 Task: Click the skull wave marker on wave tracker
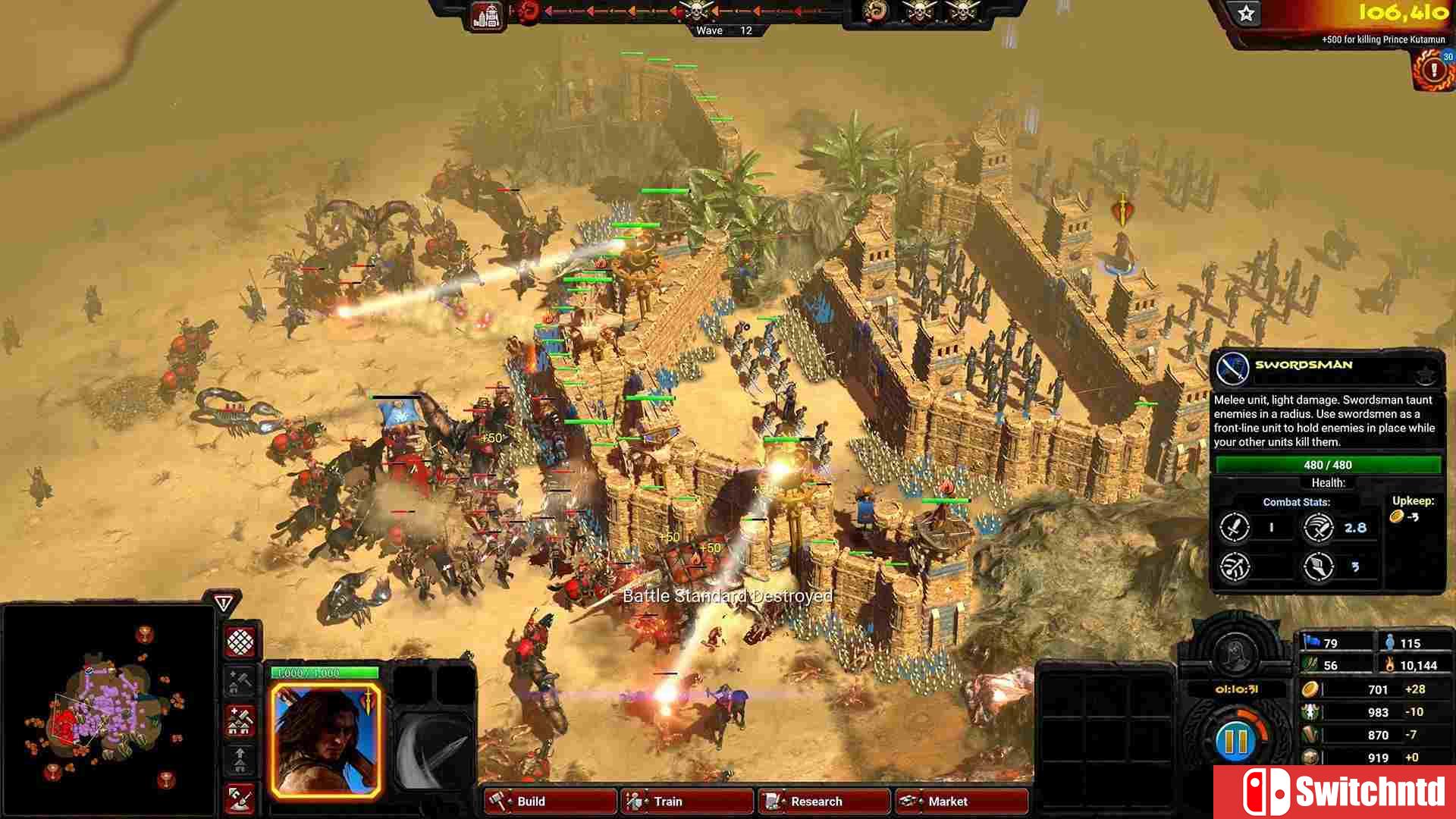pos(698,11)
